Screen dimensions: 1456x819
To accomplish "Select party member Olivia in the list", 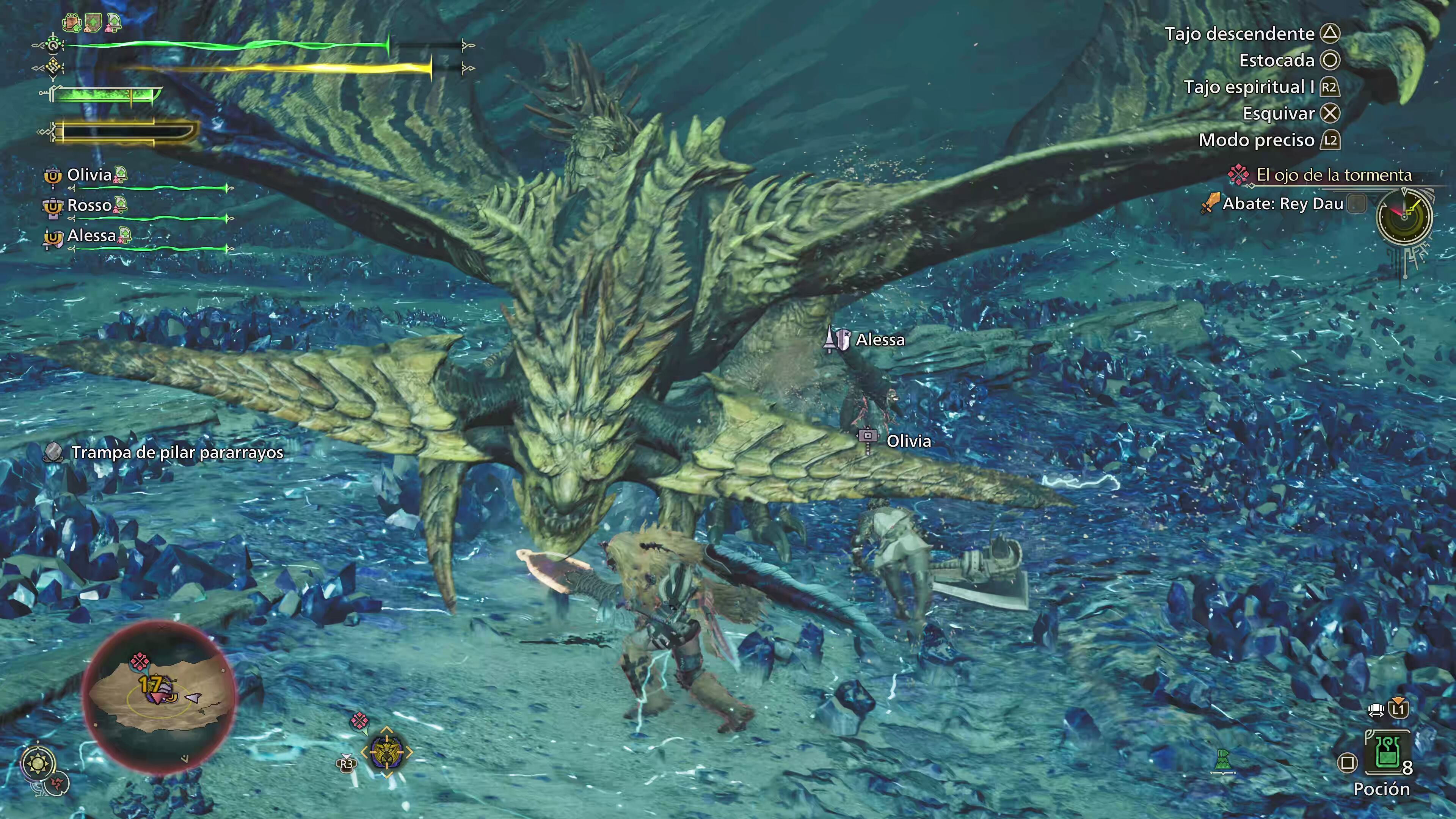I will click(x=89, y=175).
